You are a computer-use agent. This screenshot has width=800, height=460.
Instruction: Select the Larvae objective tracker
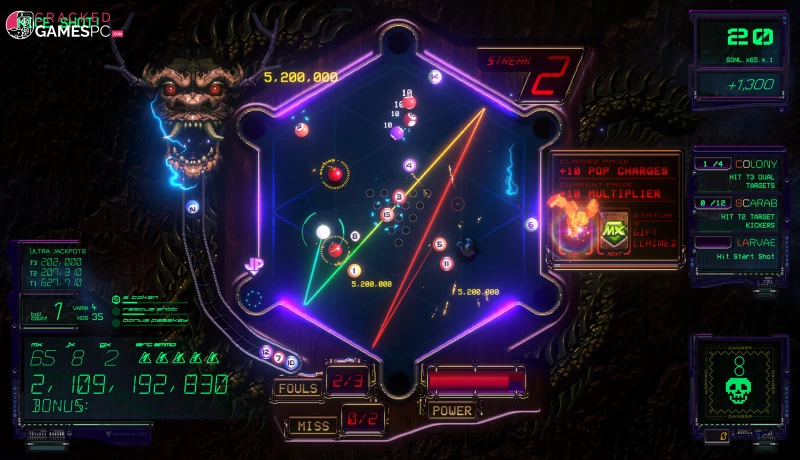tap(740, 249)
